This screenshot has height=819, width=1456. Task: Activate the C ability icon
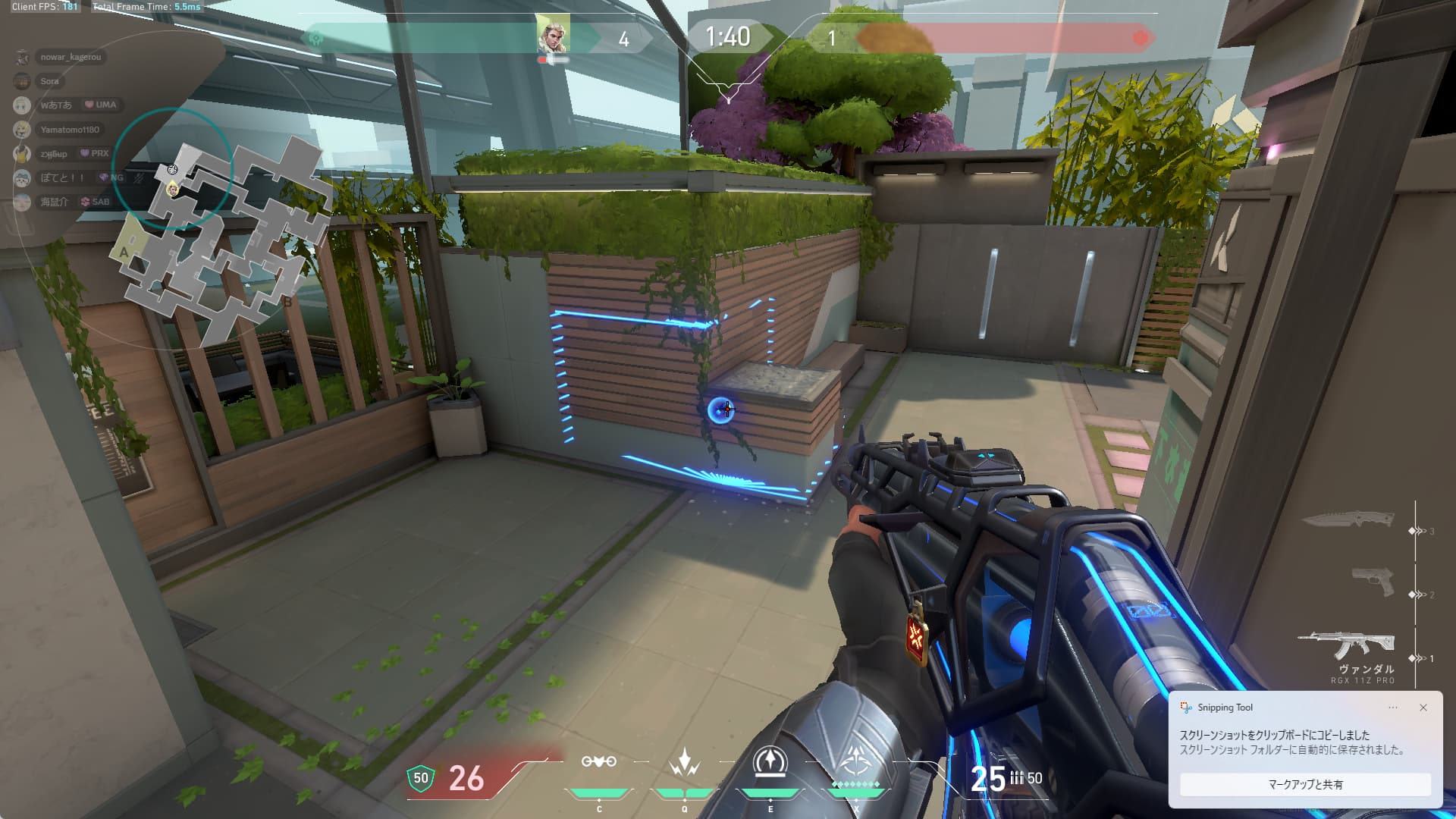point(598,762)
